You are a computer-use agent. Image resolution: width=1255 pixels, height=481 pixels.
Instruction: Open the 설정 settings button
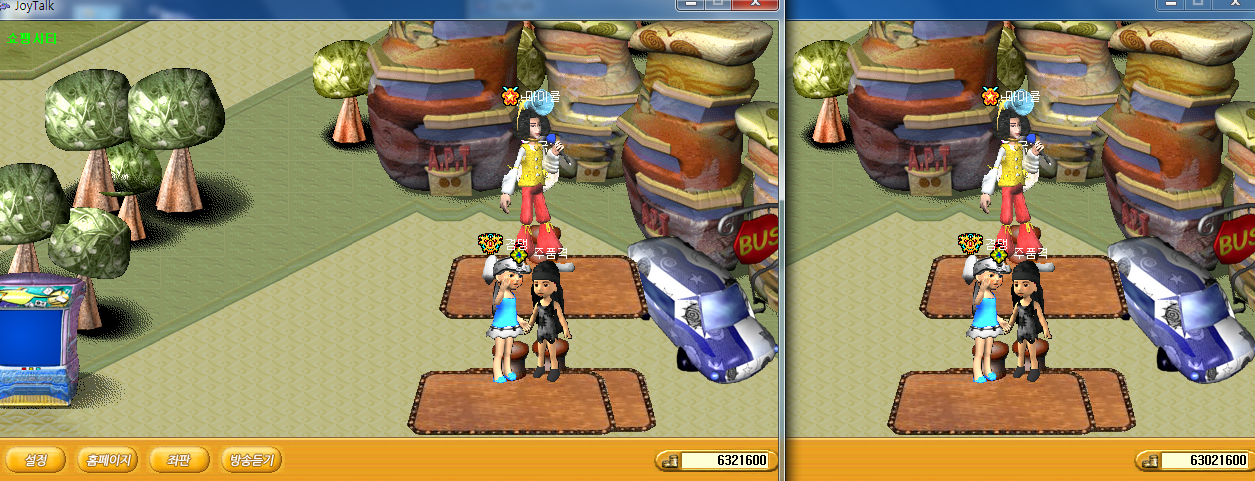[x=36, y=460]
